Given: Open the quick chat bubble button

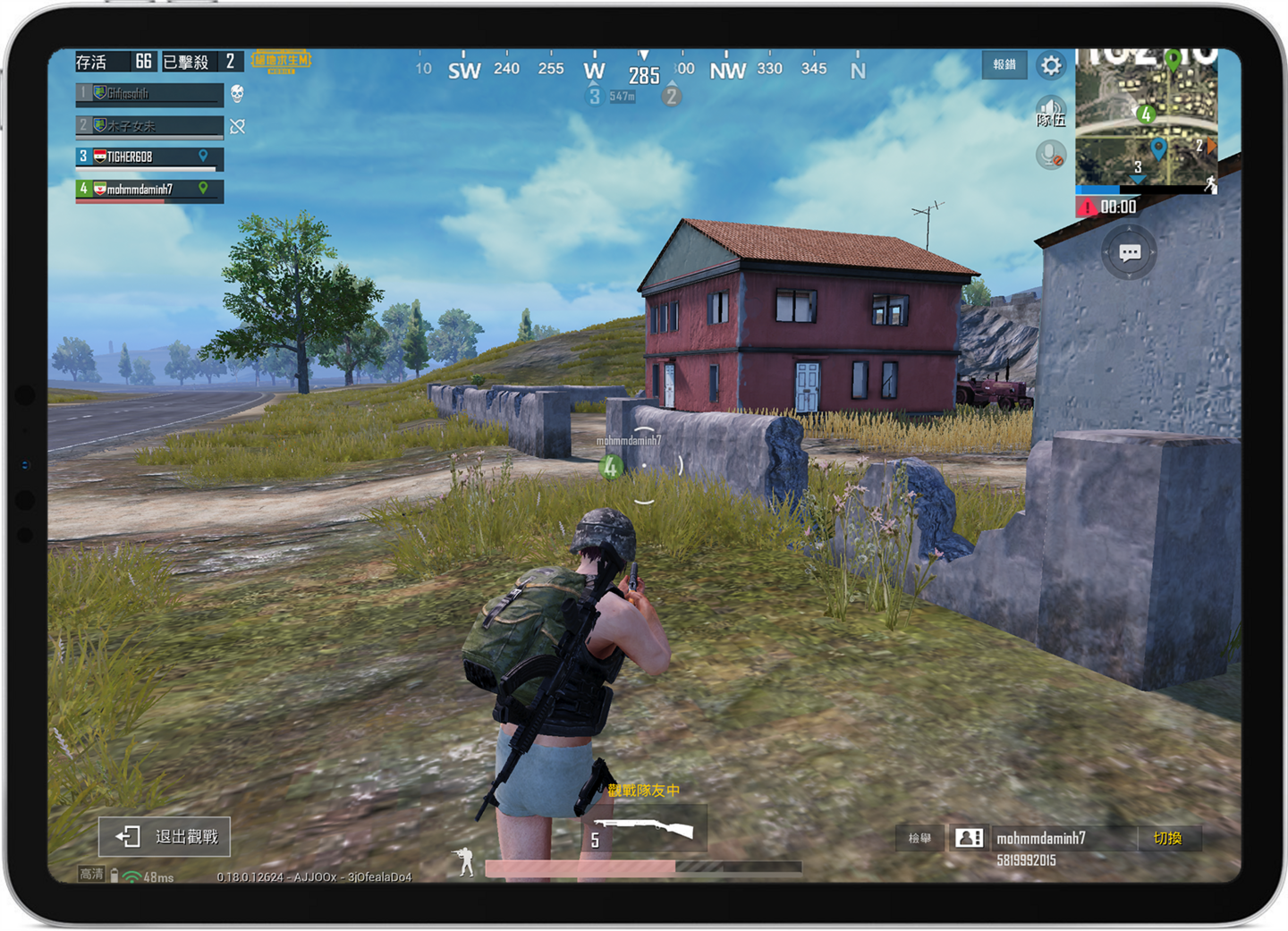Looking at the screenshot, I should pos(1129,253).
